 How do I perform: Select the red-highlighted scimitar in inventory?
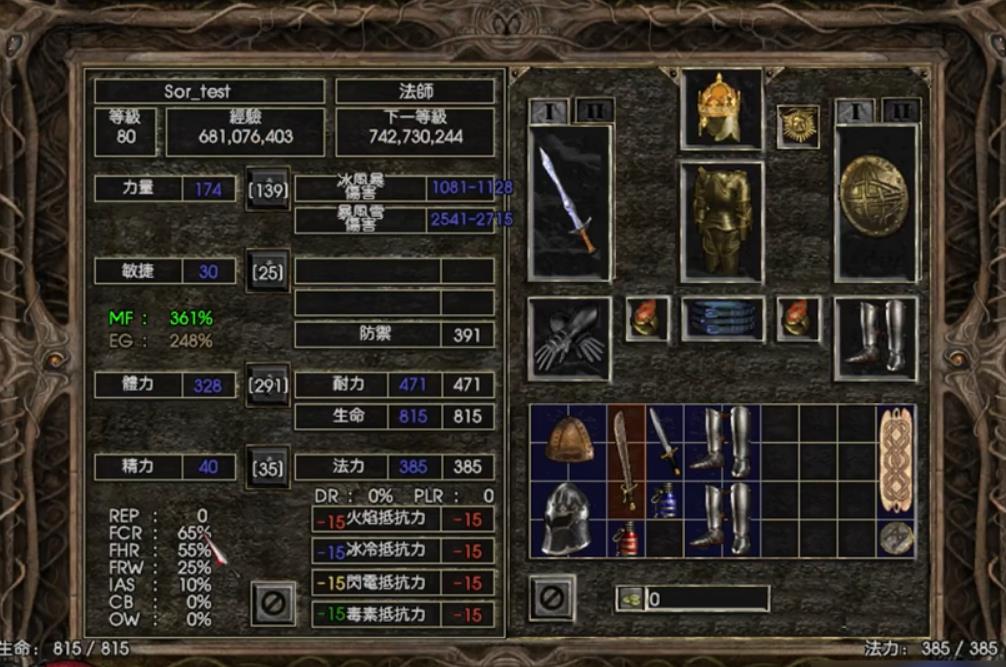pos(626,461)
